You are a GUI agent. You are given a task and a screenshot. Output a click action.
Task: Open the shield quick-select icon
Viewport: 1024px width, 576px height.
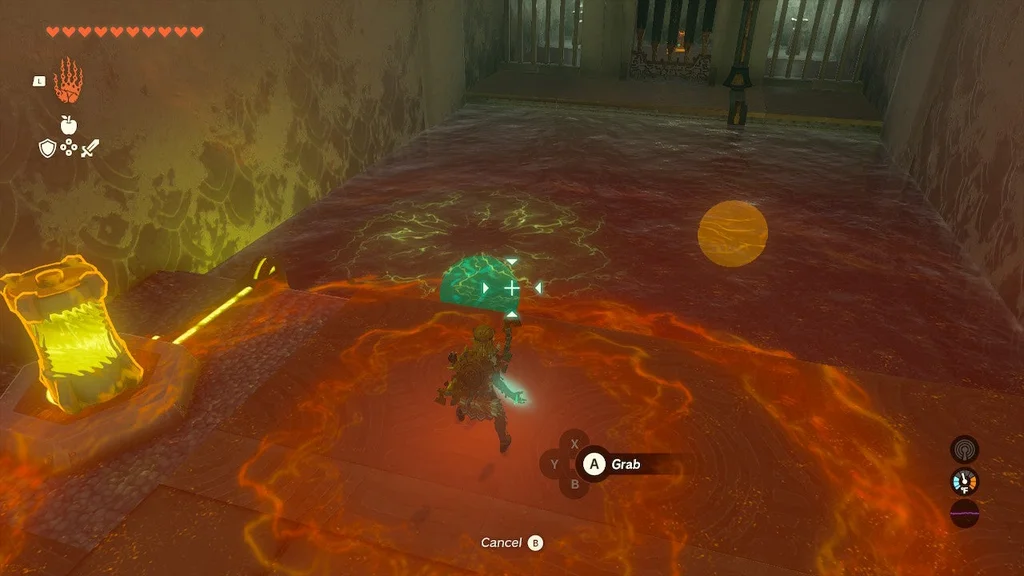(47, 149)
